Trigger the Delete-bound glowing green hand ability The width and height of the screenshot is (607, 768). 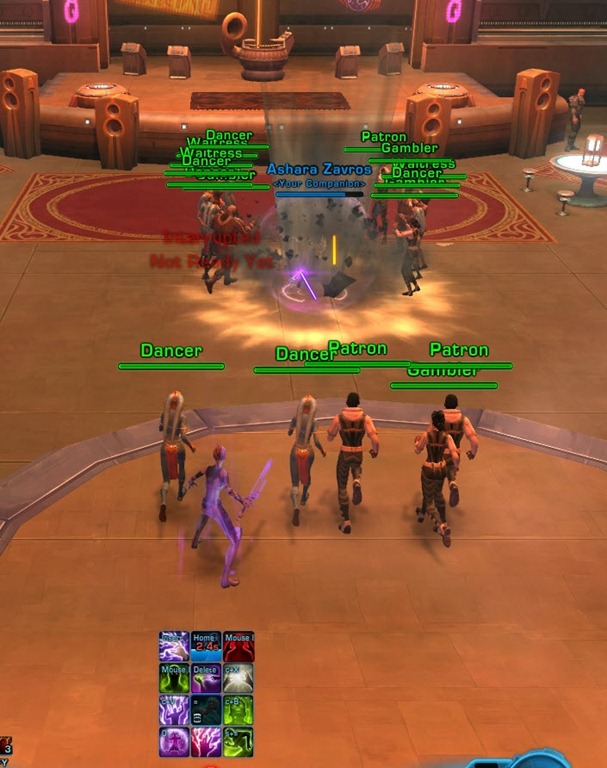click(x=206, y=678)
